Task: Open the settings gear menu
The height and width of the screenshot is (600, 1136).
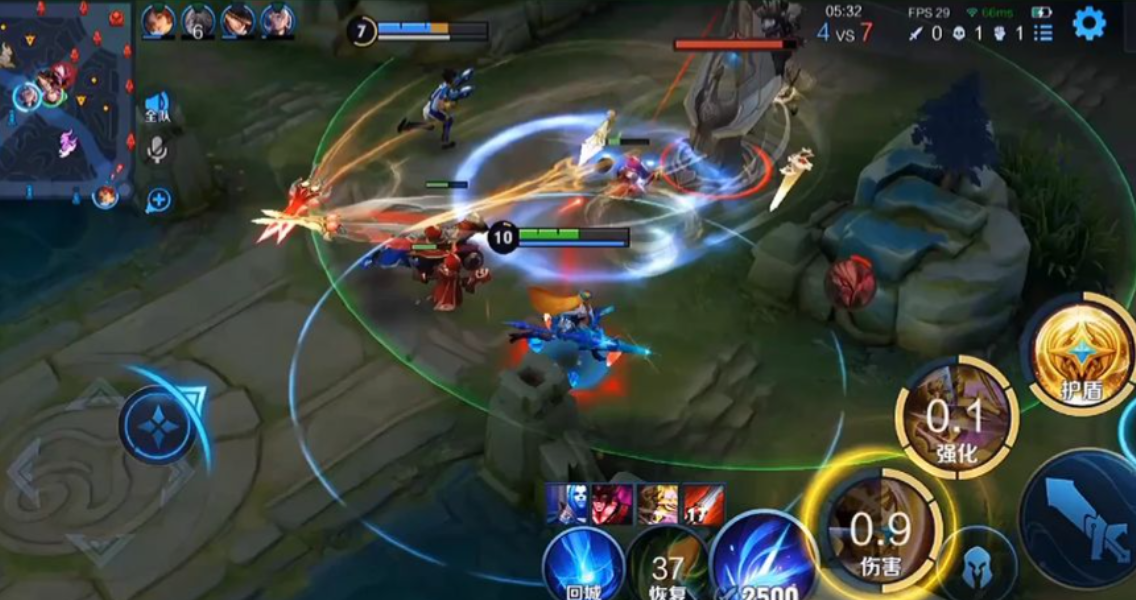Action: [1089, 22]
